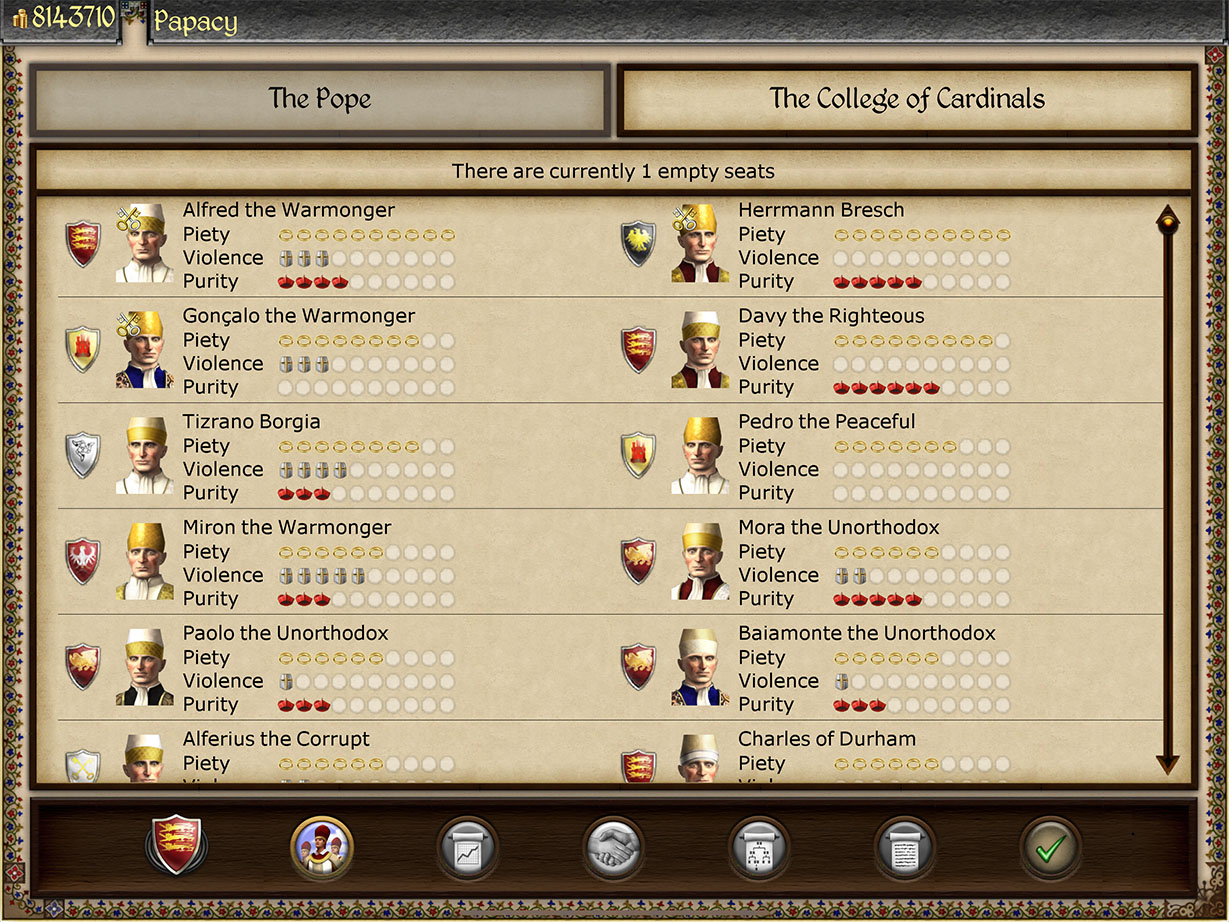Select cardinal Alfred the Warmonger's portrait
This screenshot has width=1229, height=922.
pyautogui.click(x=145, y=245)
